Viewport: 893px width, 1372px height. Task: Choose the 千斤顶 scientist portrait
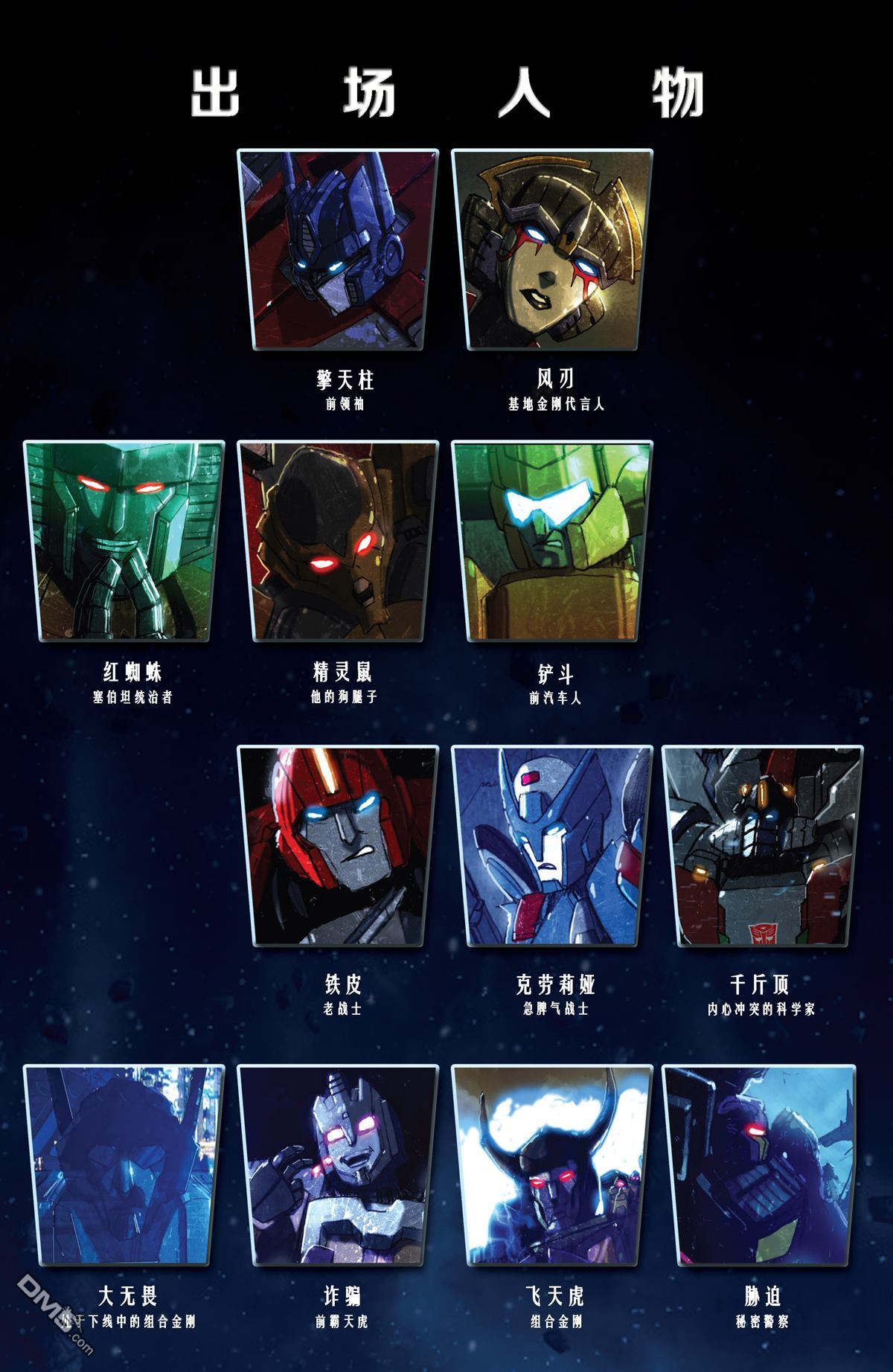coord(764,846)
